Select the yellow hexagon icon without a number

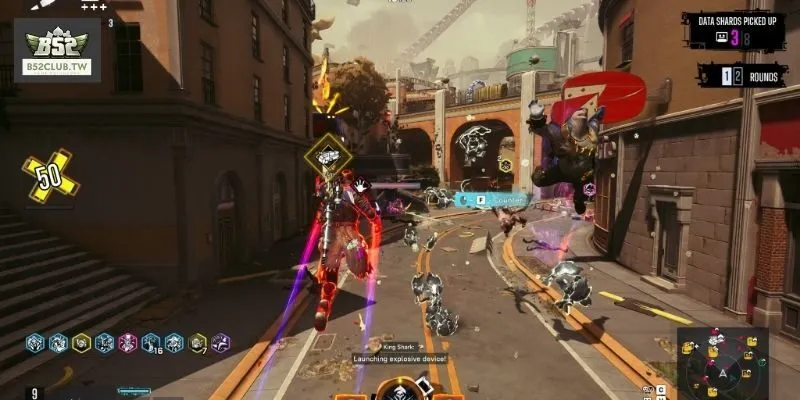pyautogui.click(x=82, y=343)
